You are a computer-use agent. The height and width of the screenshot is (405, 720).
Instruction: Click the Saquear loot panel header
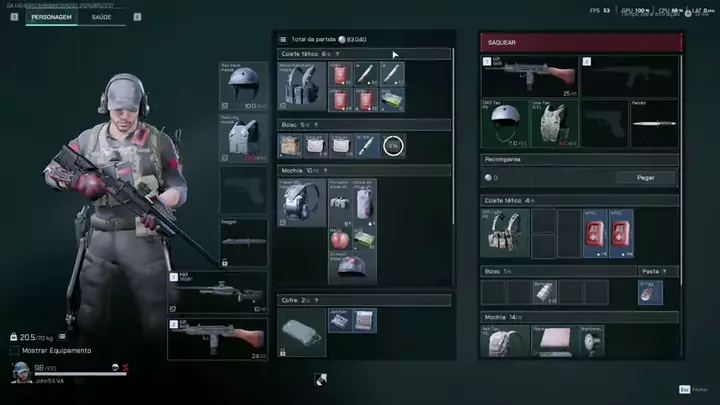tap(580, 42)
